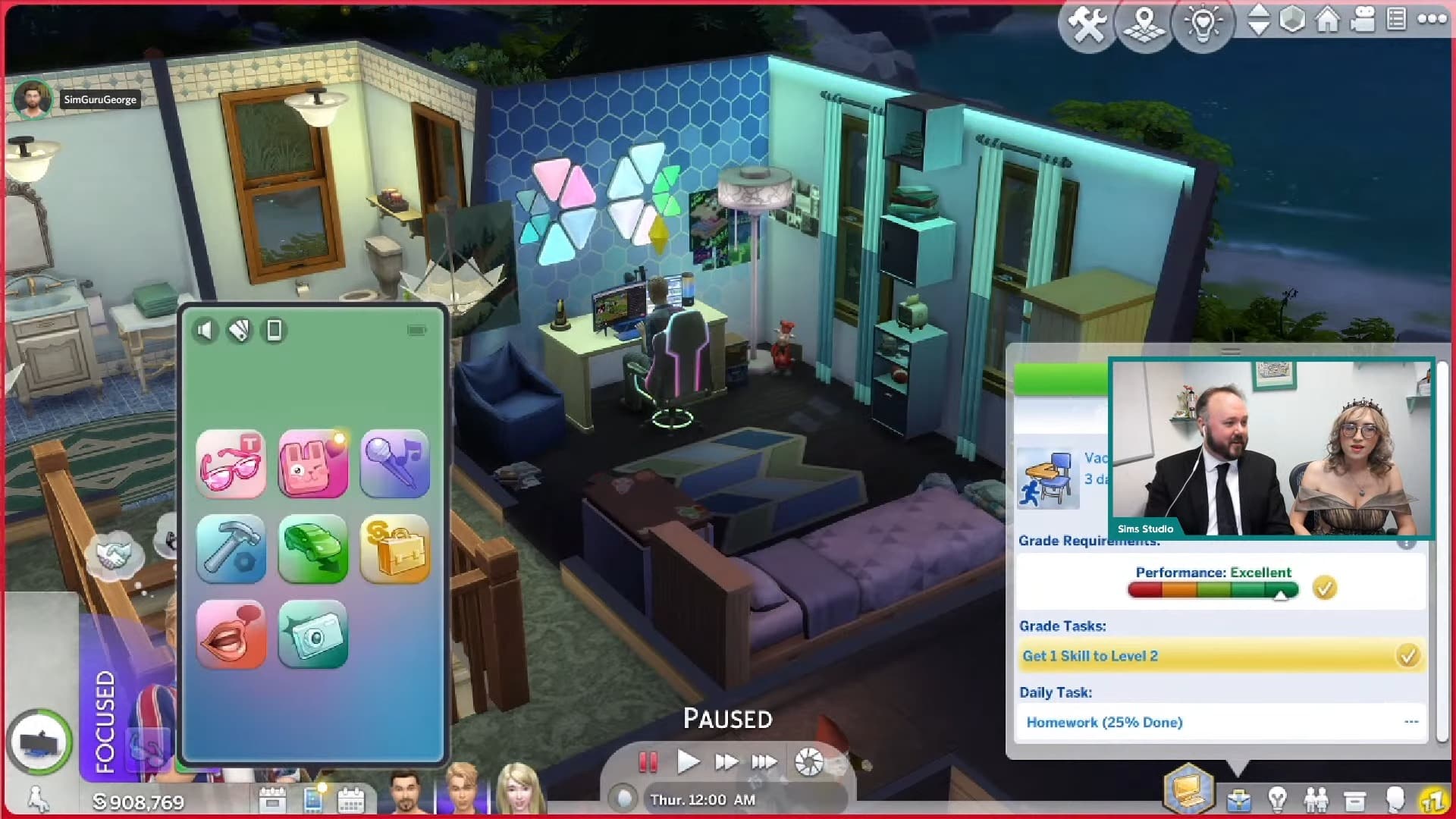Click the home lot house icon
The height and width of the screenshot is (819, 1456).
[x=1327, y=20]
